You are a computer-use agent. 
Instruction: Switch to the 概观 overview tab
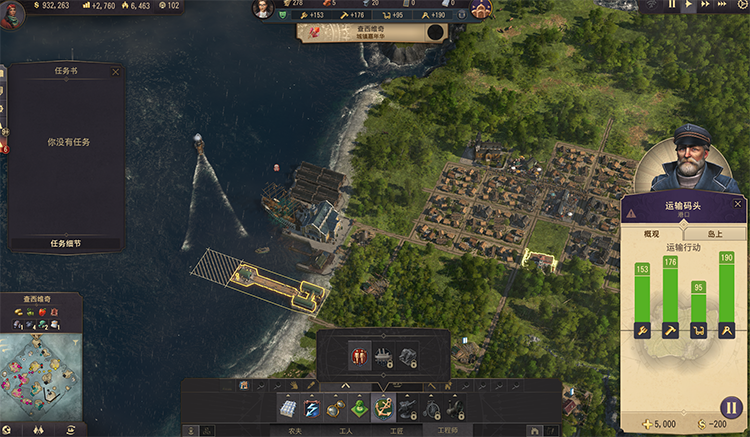pos(653,233)
